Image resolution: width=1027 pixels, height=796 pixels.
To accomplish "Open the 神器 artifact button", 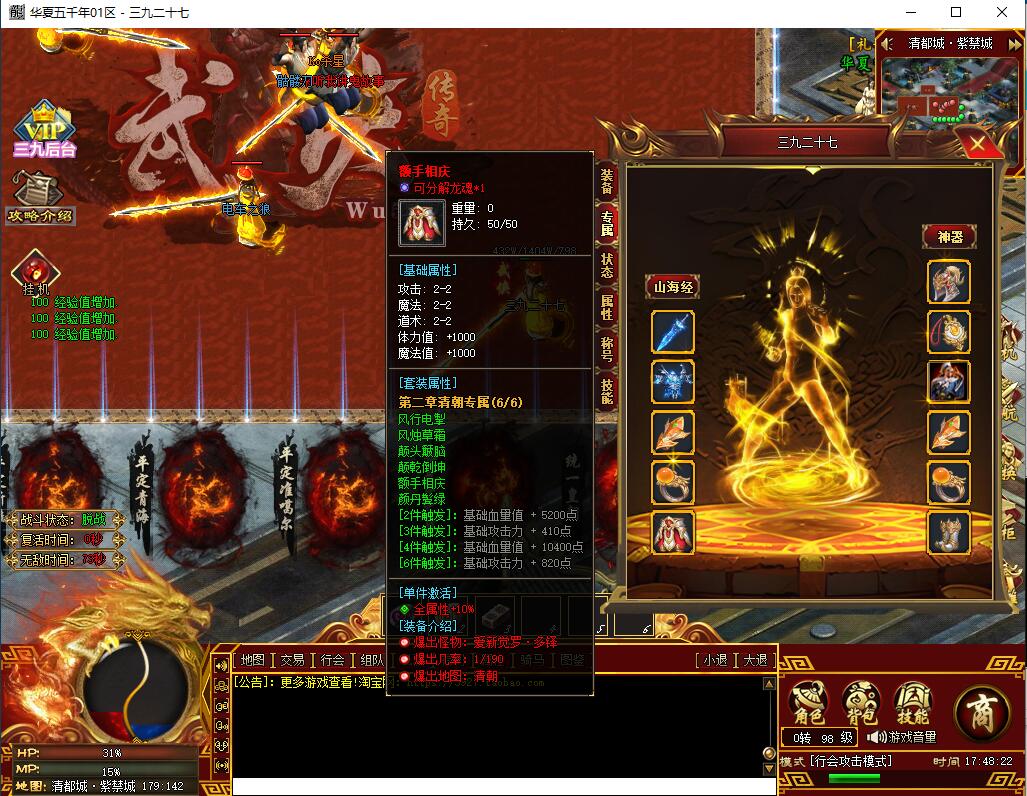I will point(948,237).
